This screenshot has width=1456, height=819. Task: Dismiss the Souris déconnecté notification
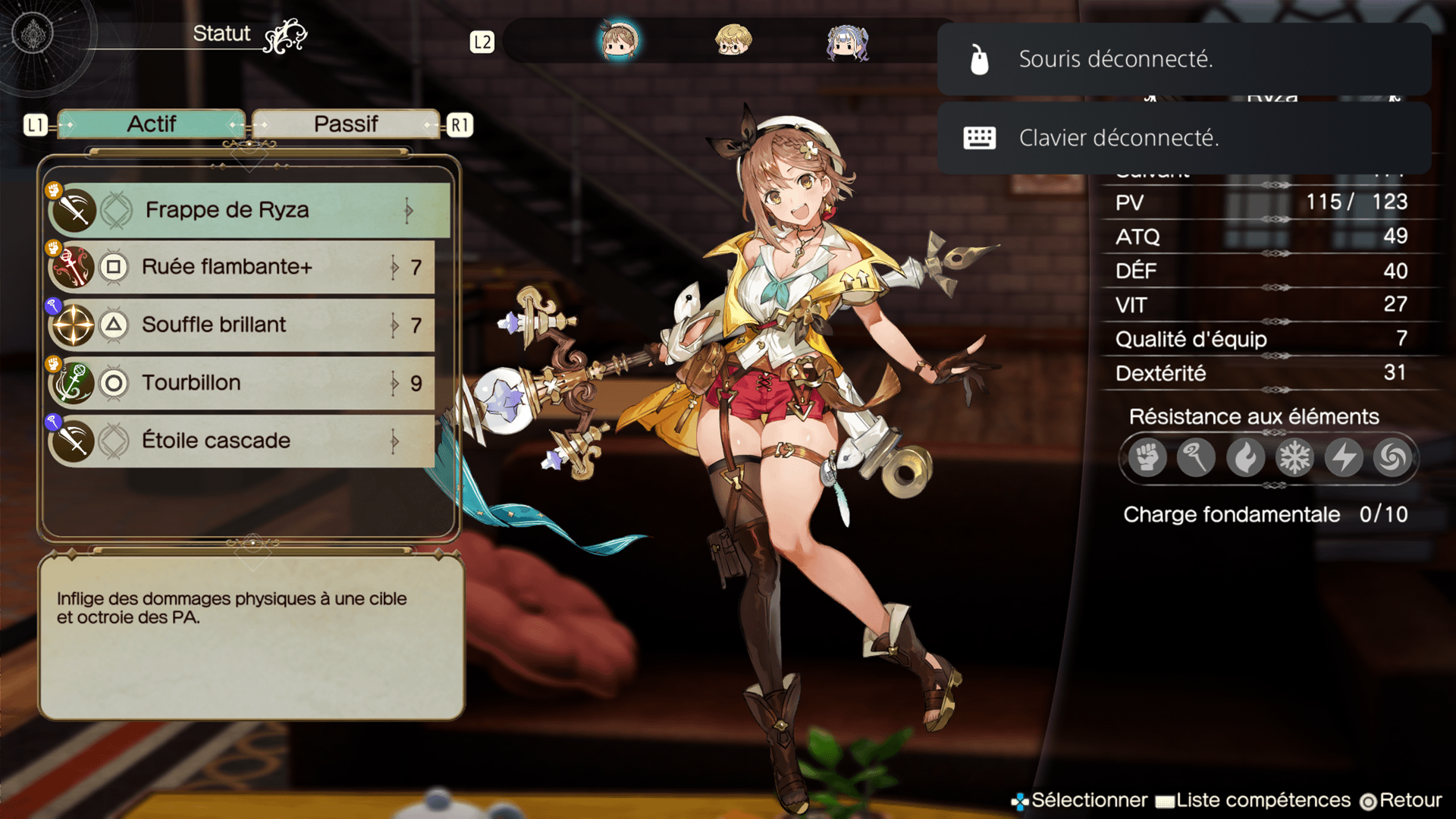click(1184, 59)
